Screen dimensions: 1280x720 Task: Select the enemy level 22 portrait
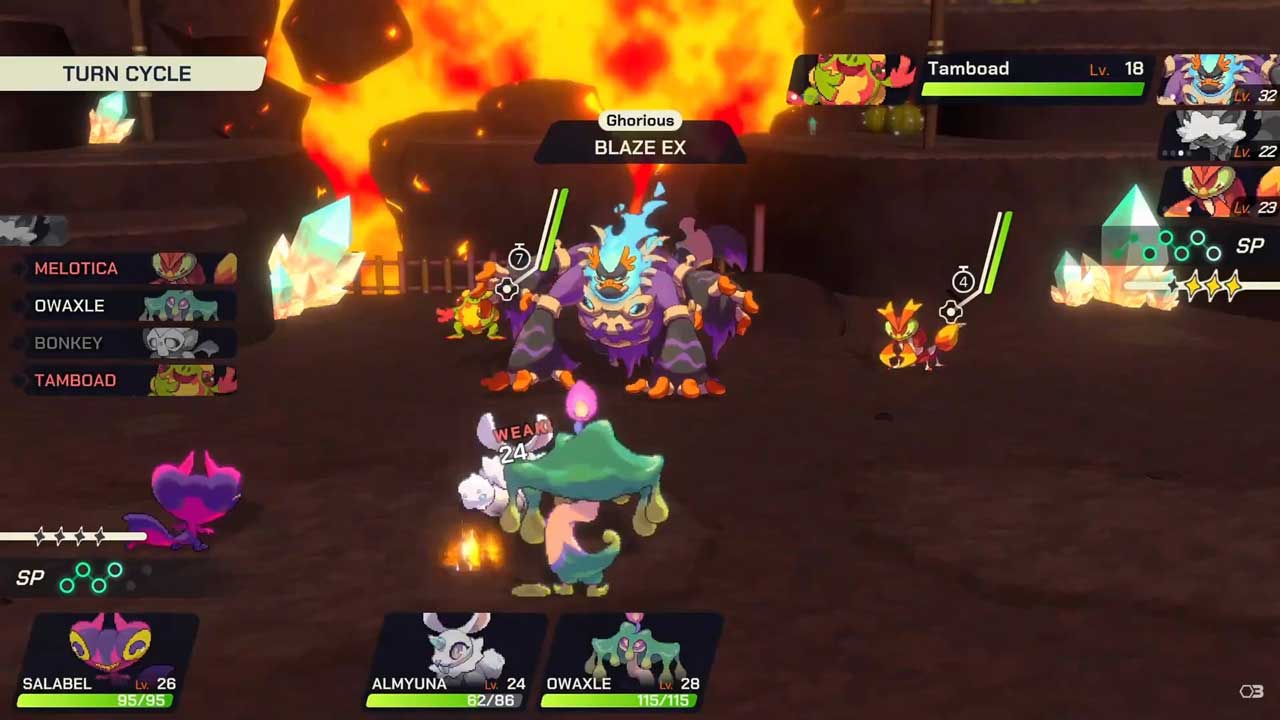click(x=1218, y=134)
